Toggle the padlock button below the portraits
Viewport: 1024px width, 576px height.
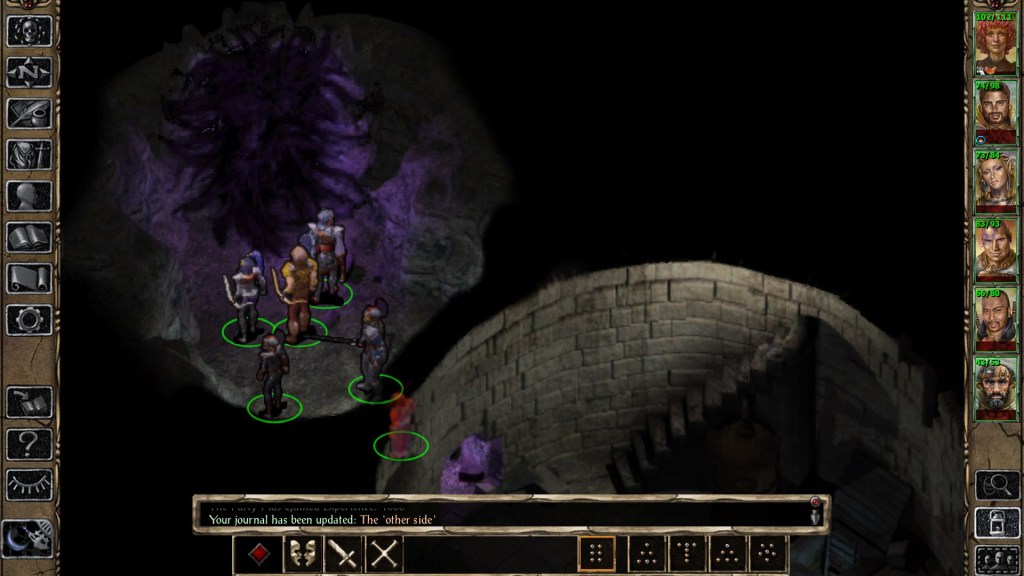click(996, 522)
